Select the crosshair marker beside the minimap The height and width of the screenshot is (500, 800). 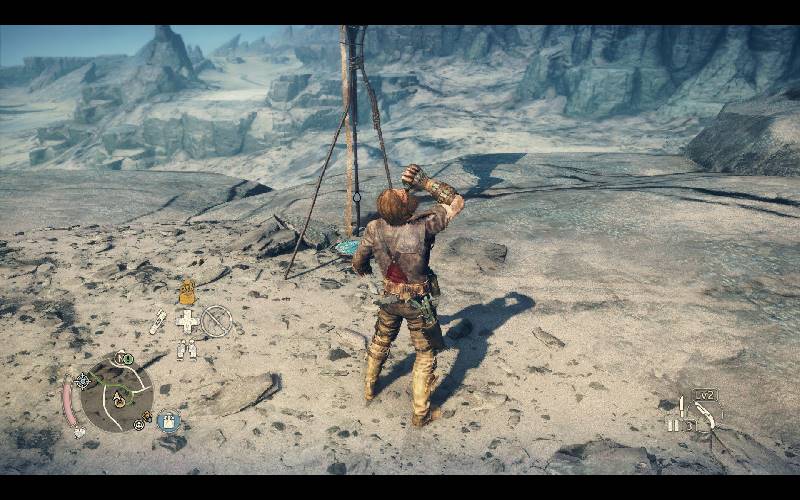[83, 380]
